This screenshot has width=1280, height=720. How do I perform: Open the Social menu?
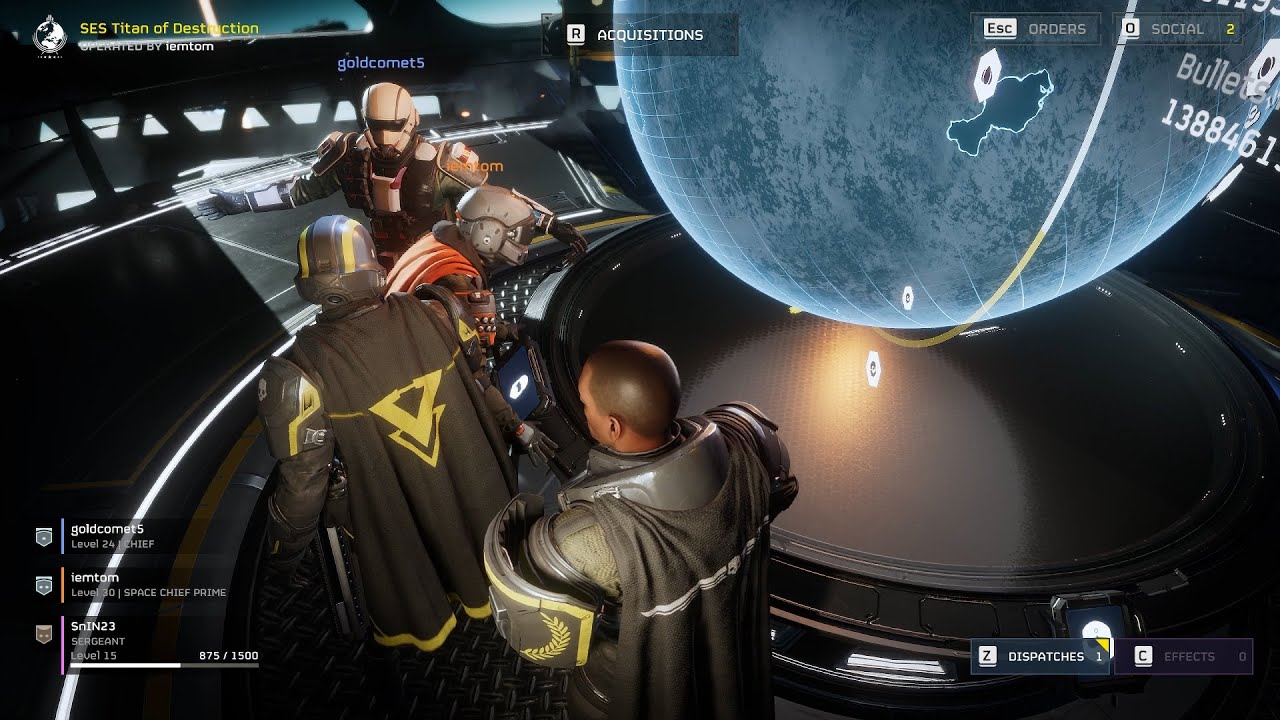(x=1179, y=29)
